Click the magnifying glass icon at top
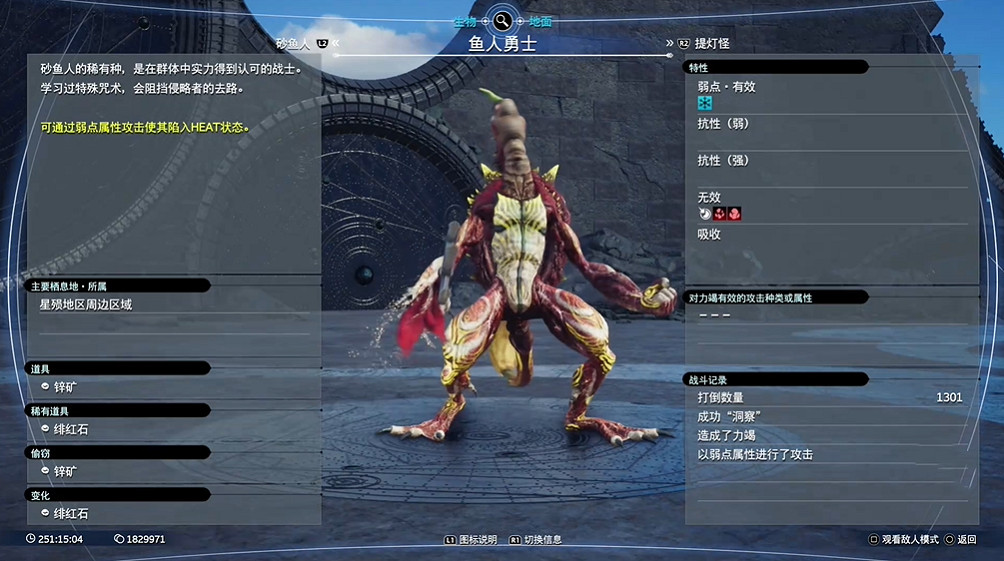The width and height of the screenshot is (1004, 561). (x=502, y=20)
